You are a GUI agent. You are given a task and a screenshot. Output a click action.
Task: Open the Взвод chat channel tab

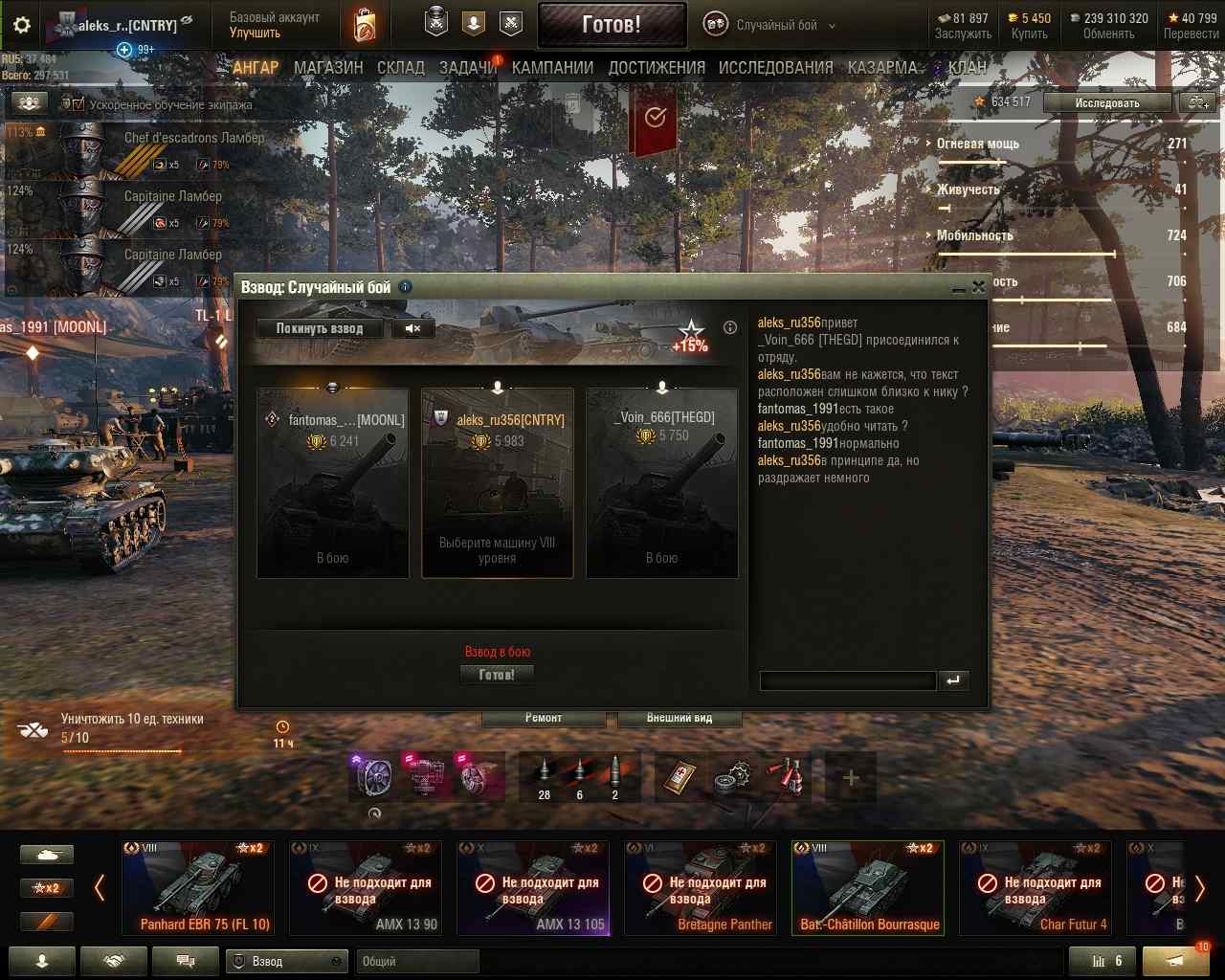point(286,961)
